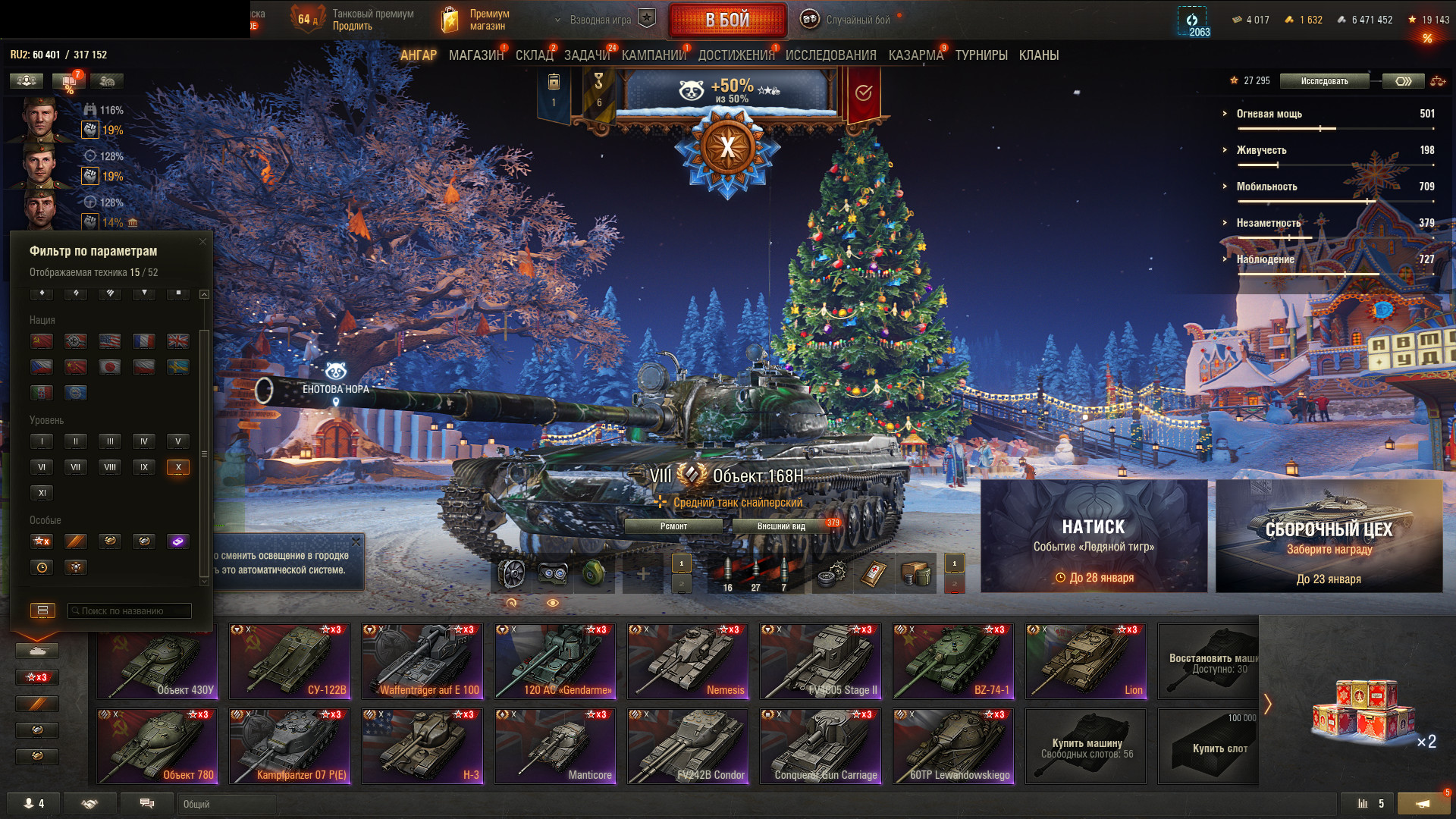Open the НАТИСК event banner

(x=1094, y=536)
